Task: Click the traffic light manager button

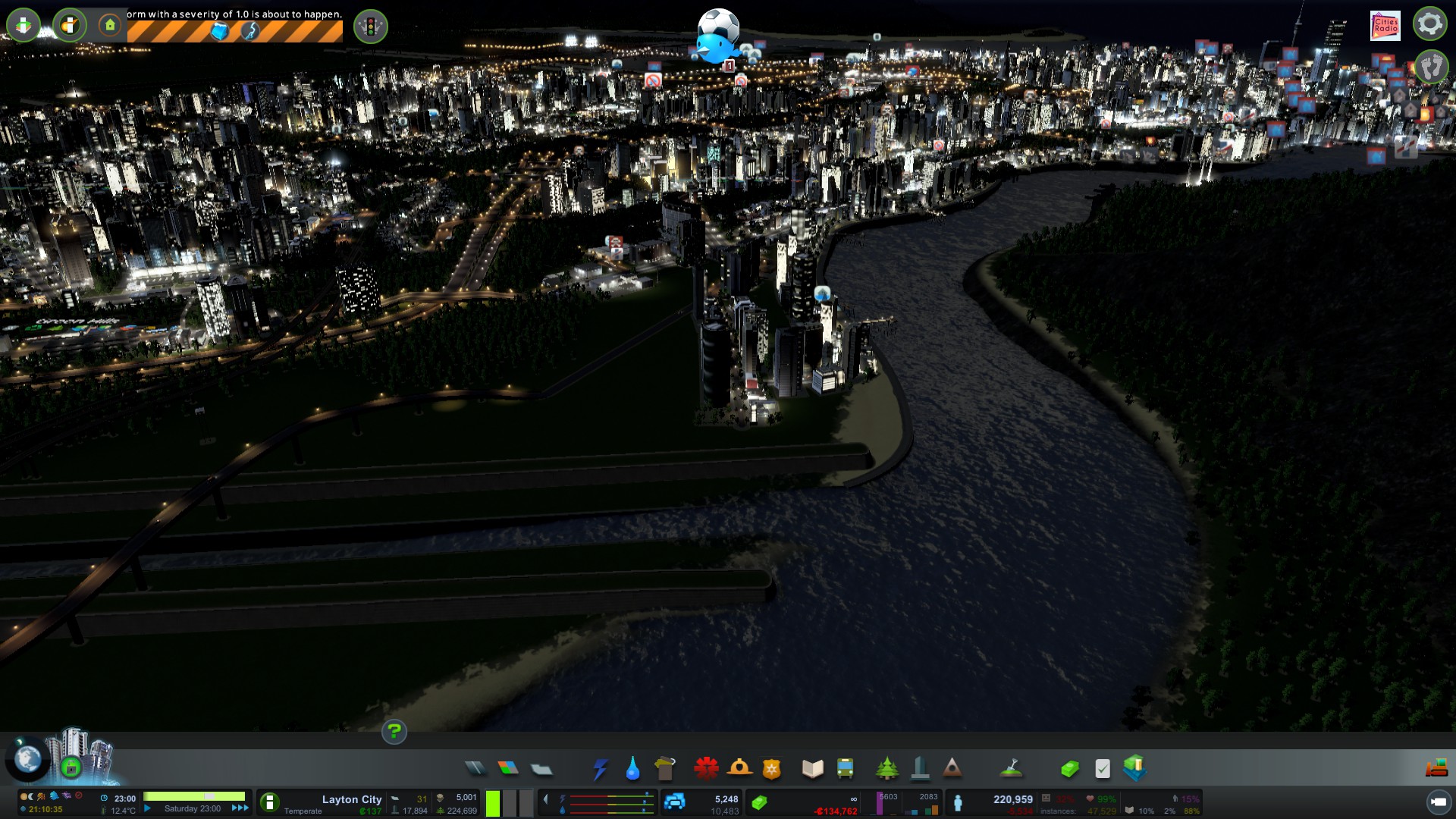Action: (x=371, y=27)
